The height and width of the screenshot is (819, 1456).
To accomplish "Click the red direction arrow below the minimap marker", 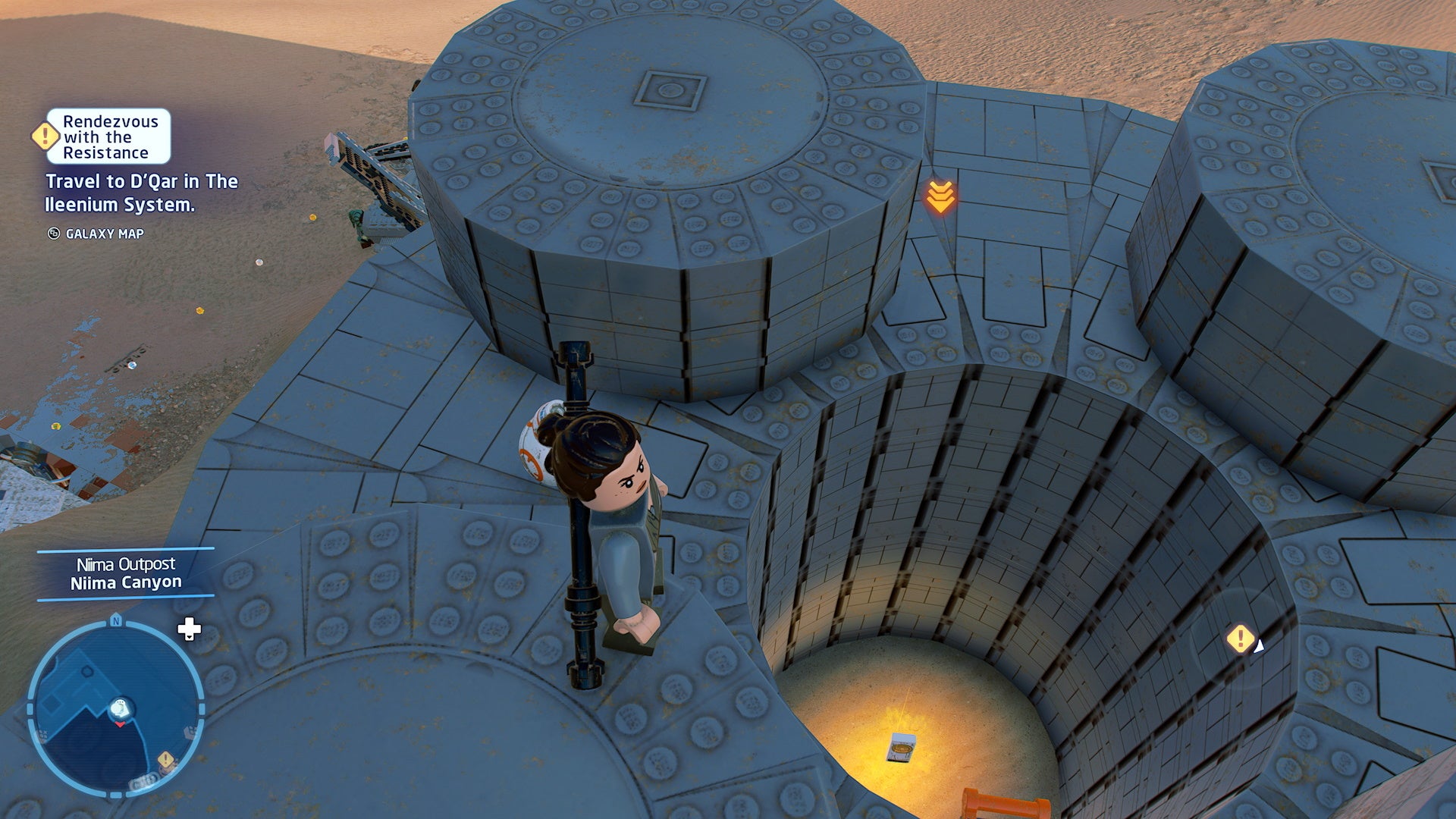I will pos(120,724).
